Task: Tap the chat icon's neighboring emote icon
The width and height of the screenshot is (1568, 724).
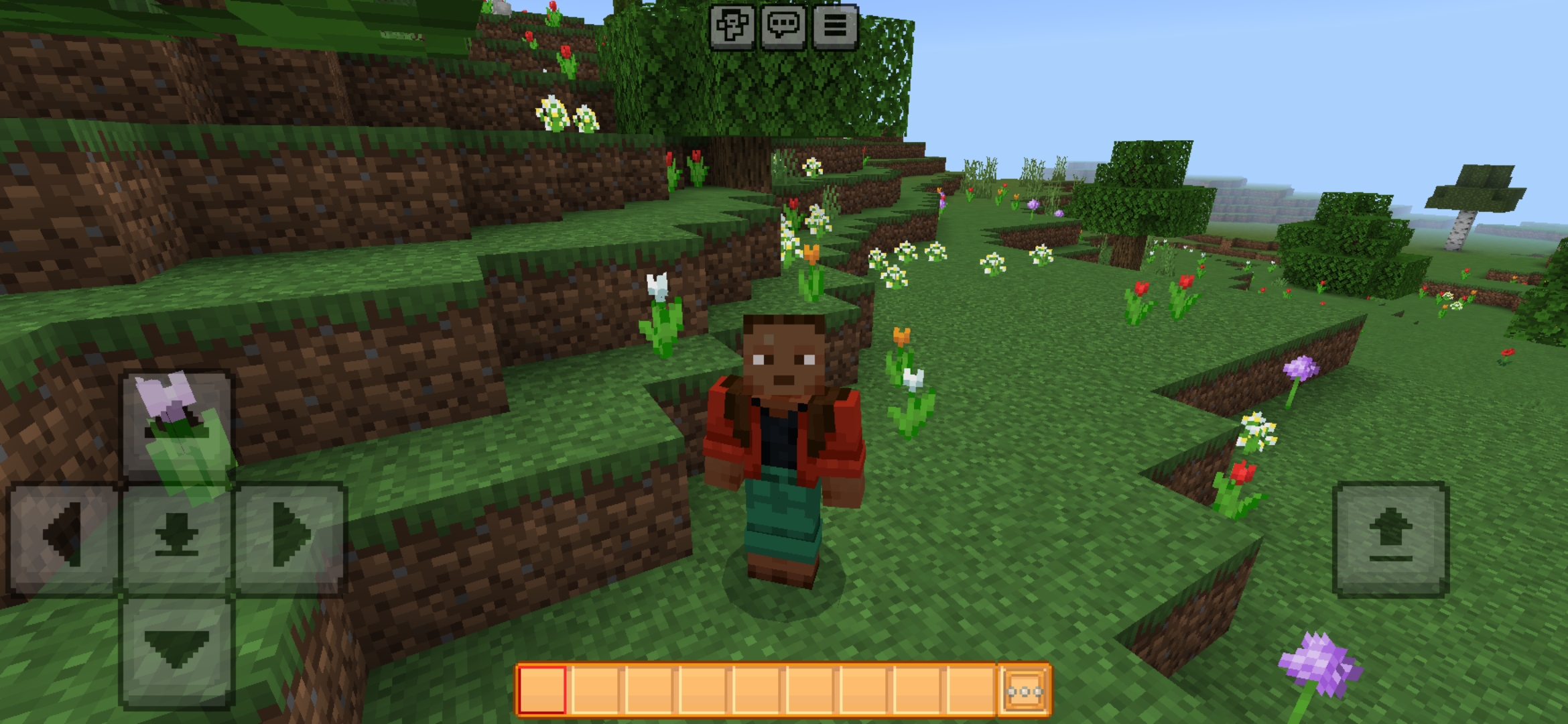Action: point(730,28)
